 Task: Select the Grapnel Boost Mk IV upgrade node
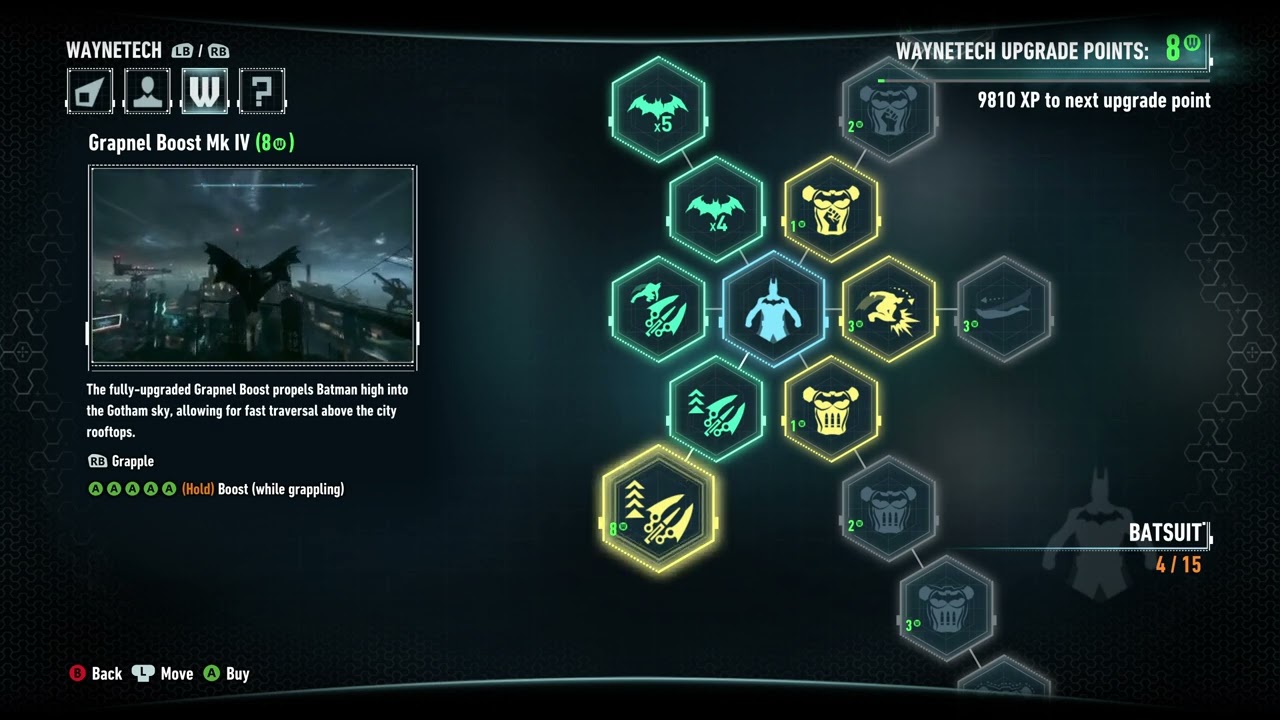click(659, 513)
